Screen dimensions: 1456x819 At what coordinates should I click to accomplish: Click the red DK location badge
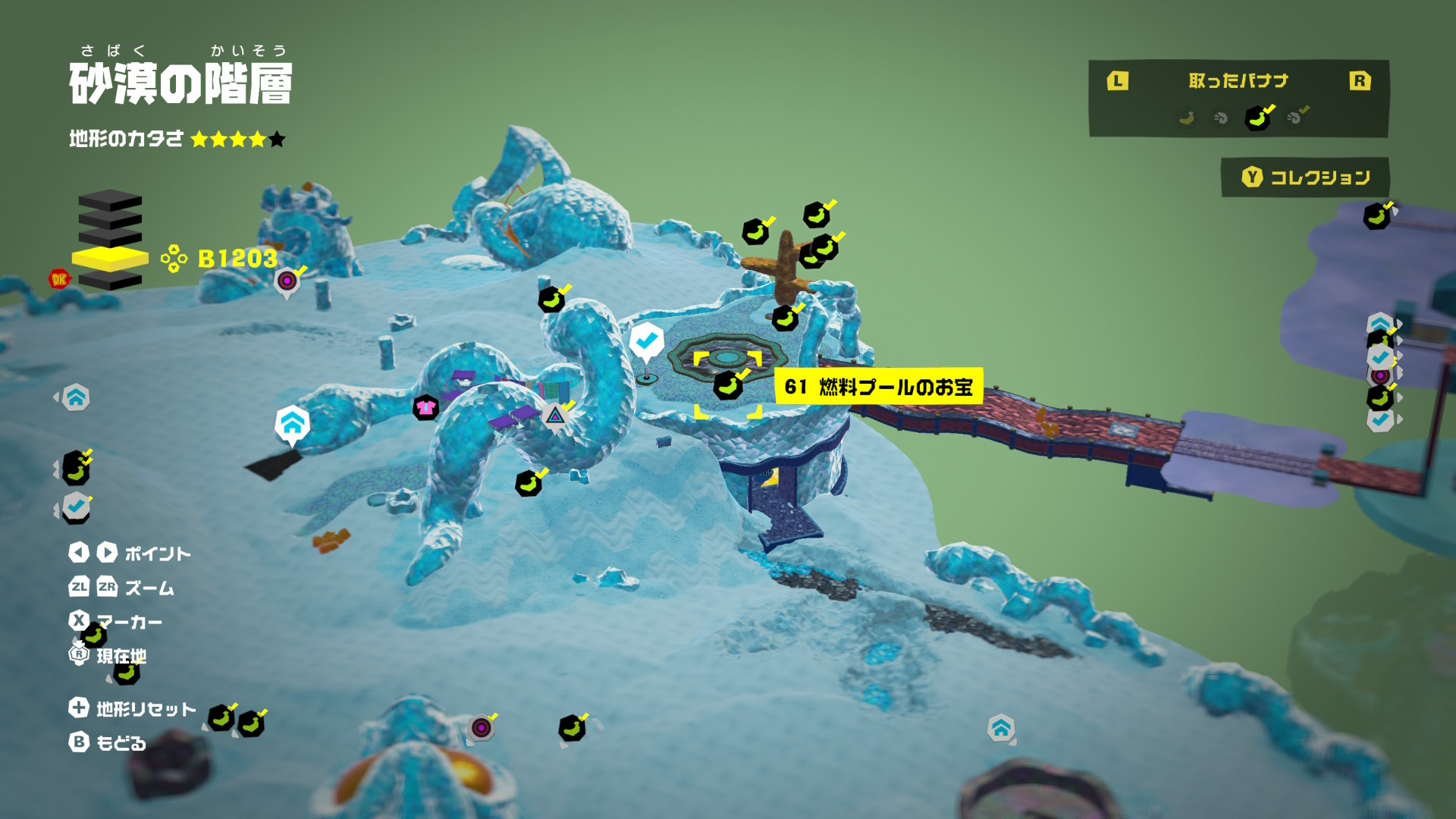coord(58,279)
